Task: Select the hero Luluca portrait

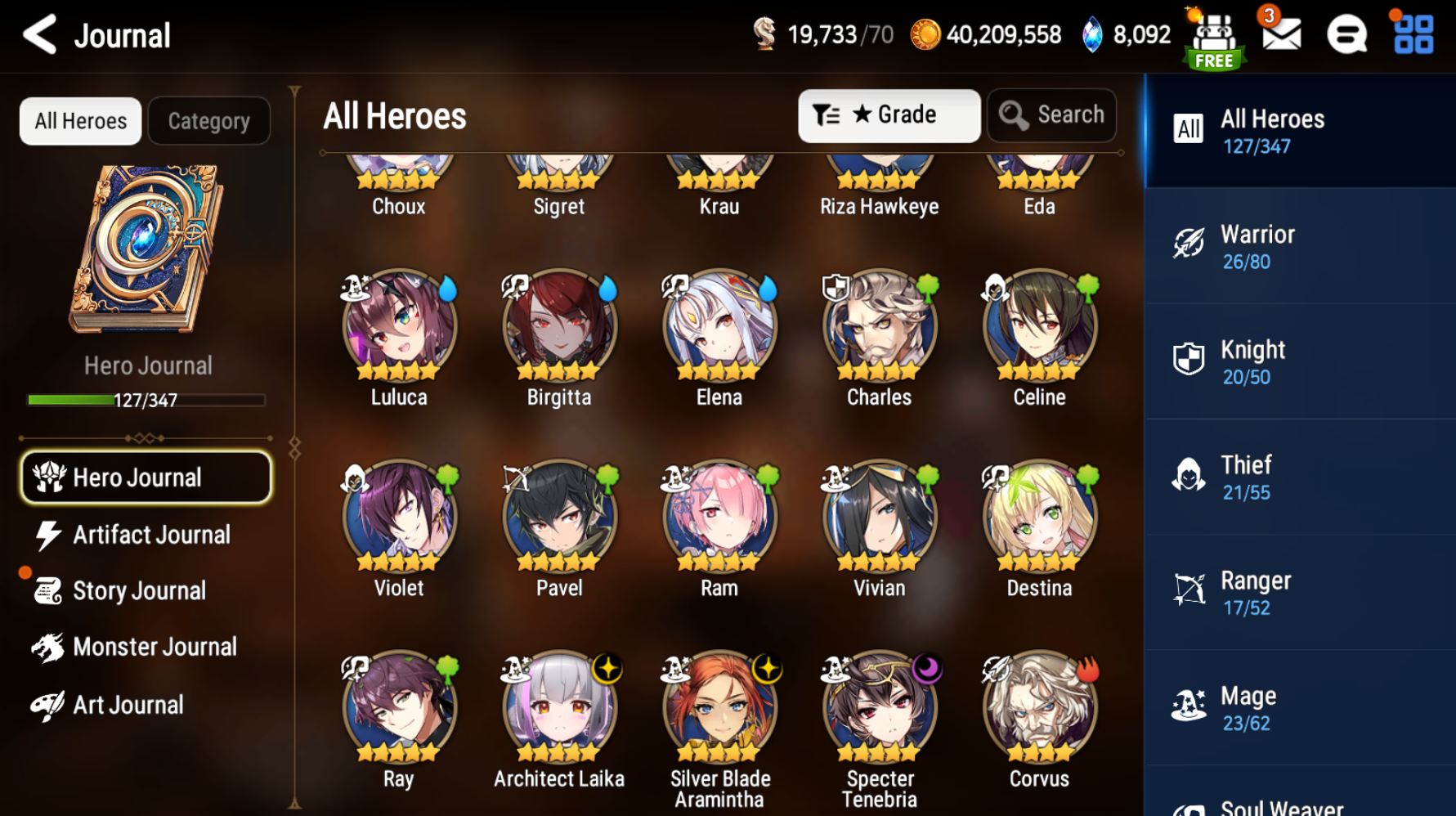Action: [x=399, y=327]
